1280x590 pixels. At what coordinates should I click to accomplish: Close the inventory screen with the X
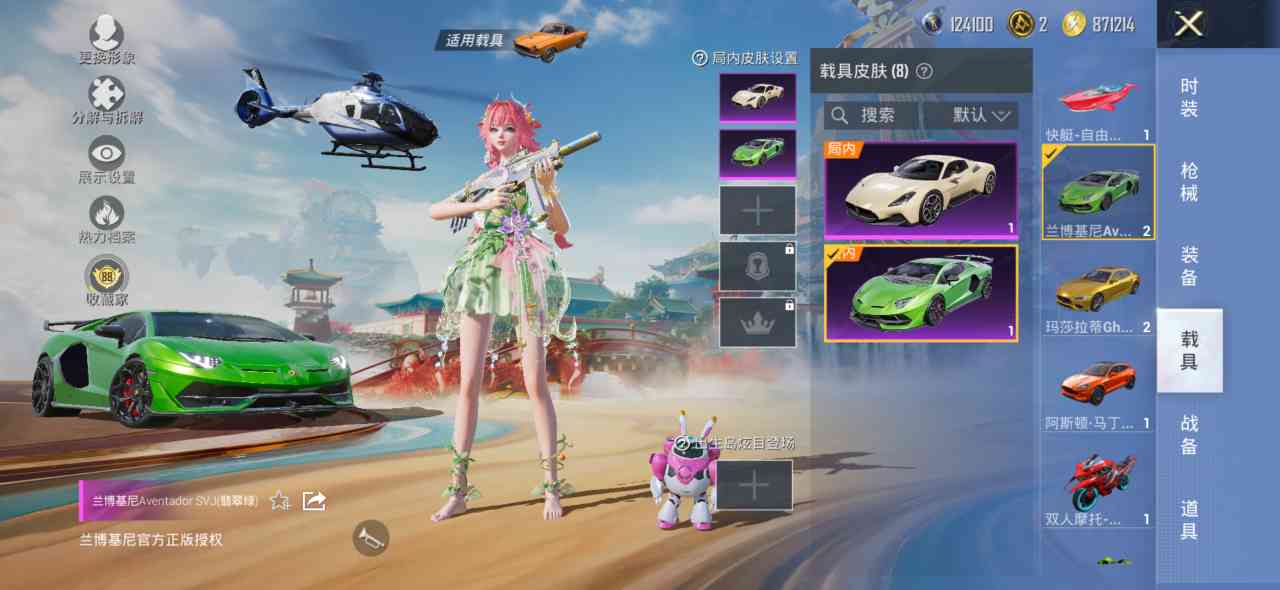[1188, 24]
